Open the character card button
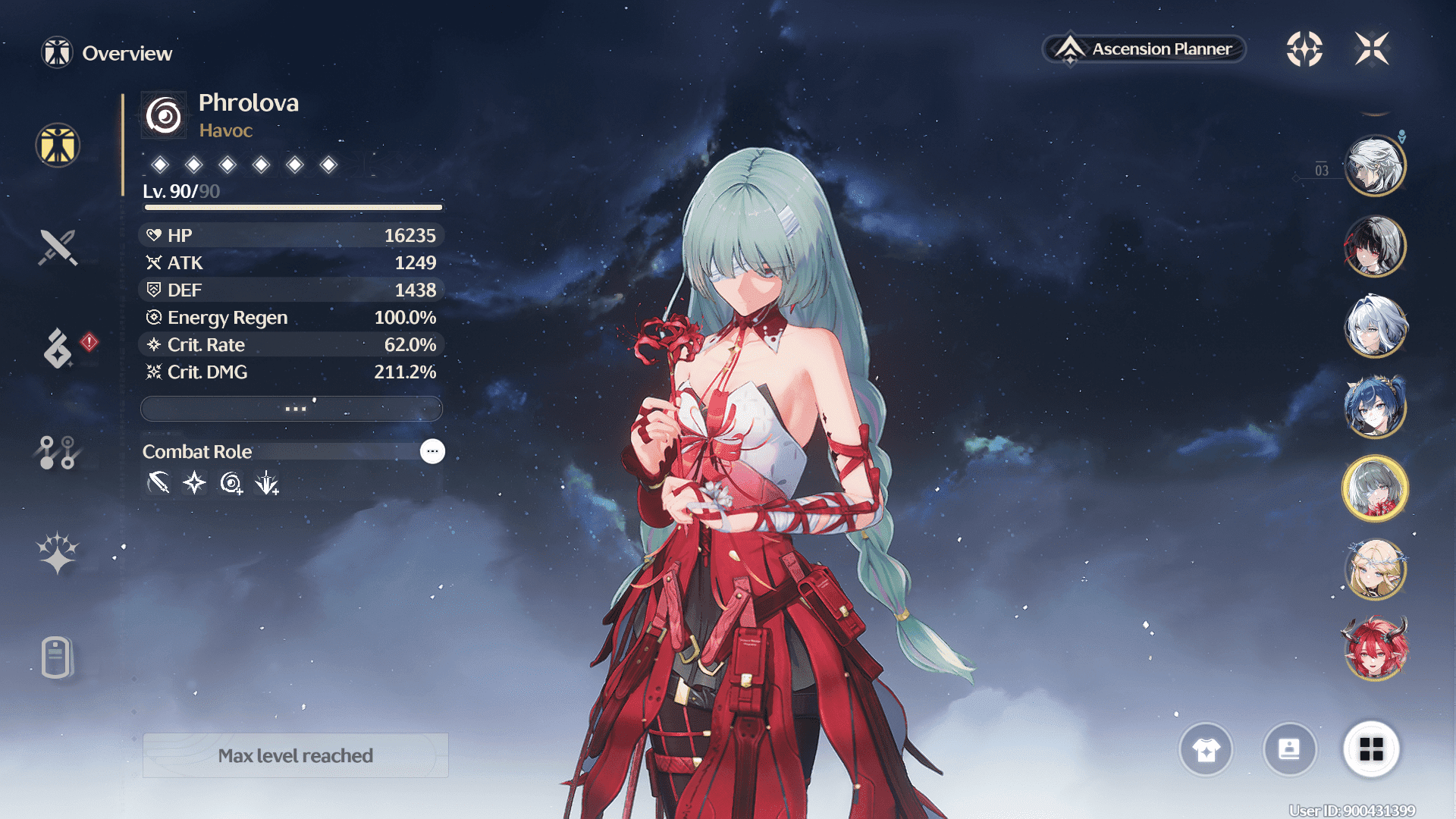 pos(1289,750)
